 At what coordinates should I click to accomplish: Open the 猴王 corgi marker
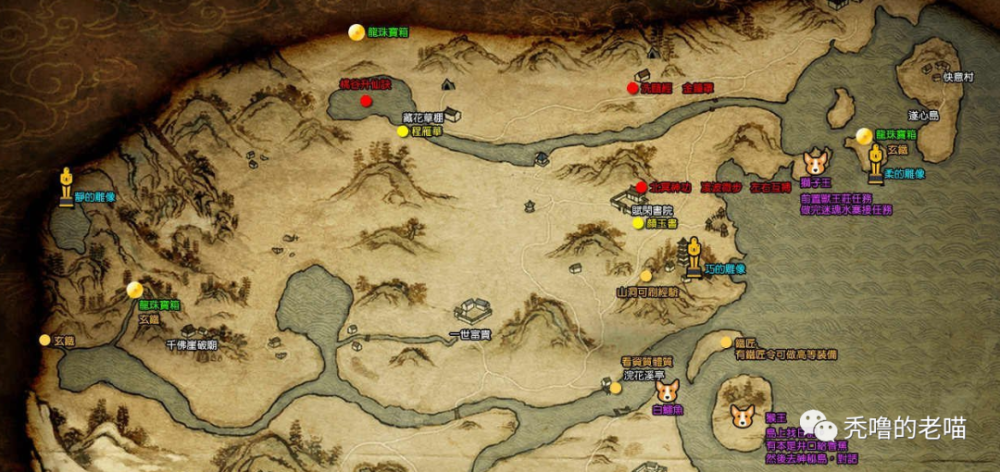(741, 416)
